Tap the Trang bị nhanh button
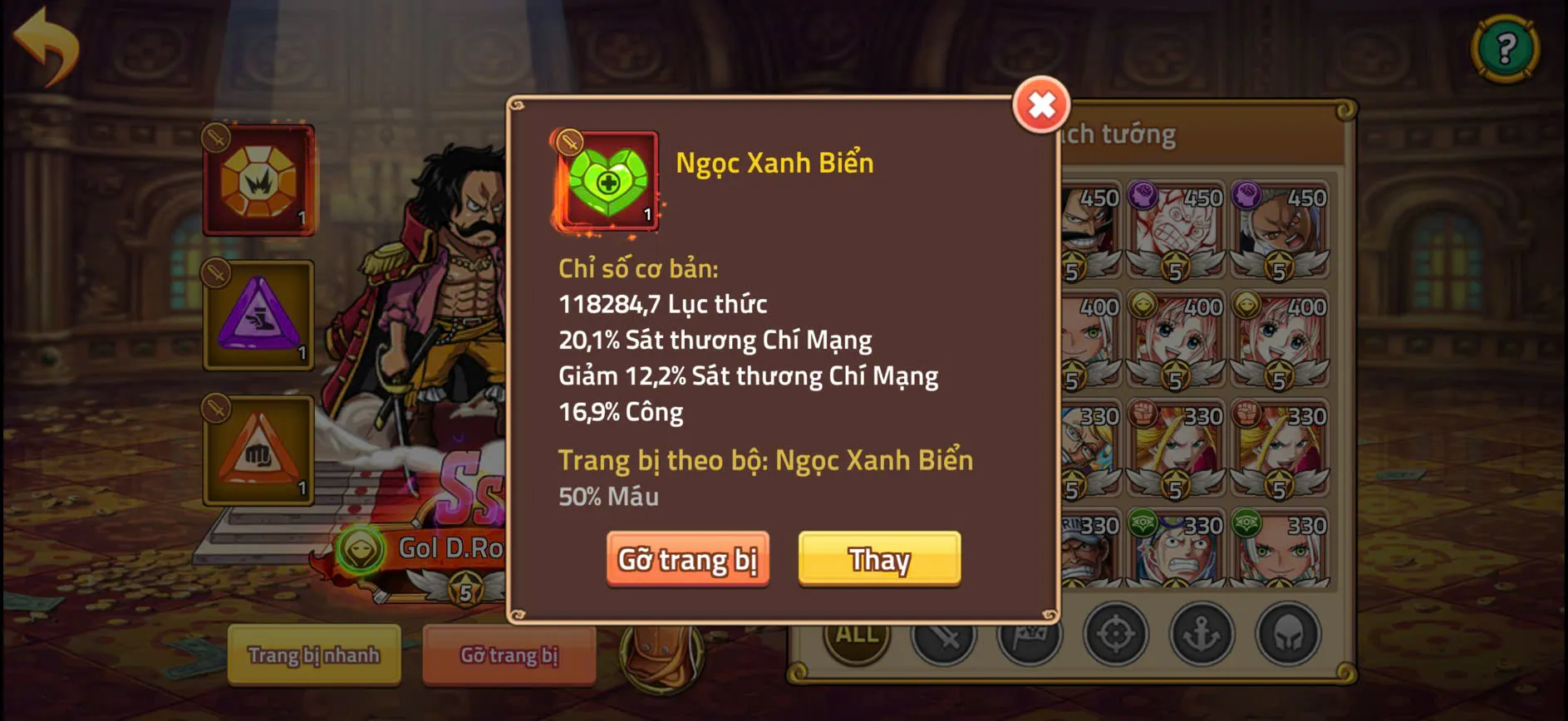The image size is (1568, 721). [314, 656]
